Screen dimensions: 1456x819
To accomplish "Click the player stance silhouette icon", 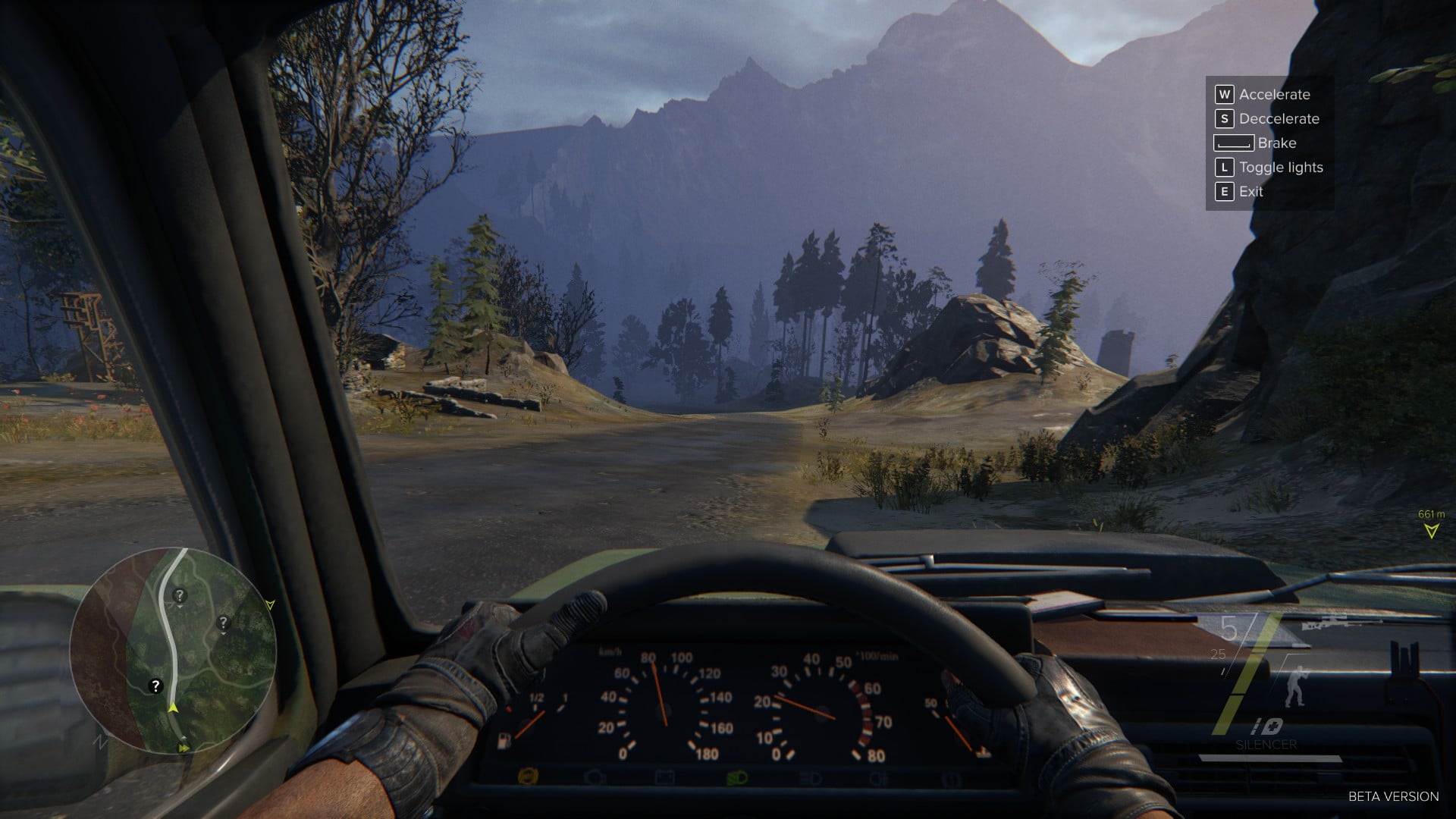I will [x=1295, y=690].
